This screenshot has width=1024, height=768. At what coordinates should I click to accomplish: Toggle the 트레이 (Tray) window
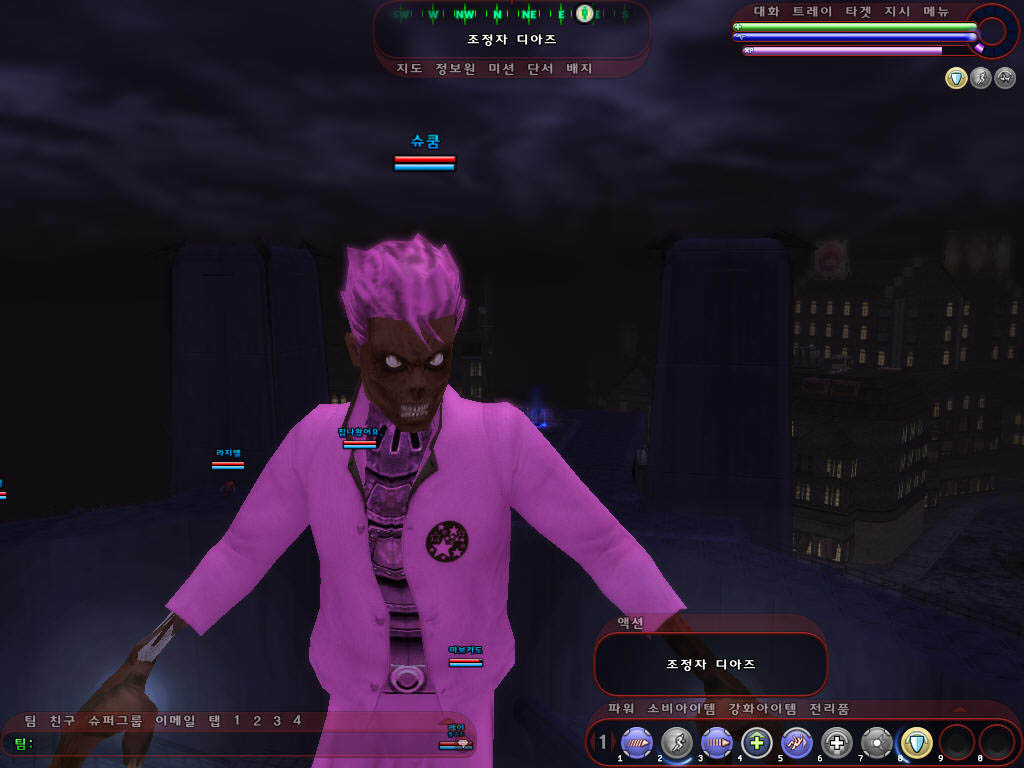(812, 12)
